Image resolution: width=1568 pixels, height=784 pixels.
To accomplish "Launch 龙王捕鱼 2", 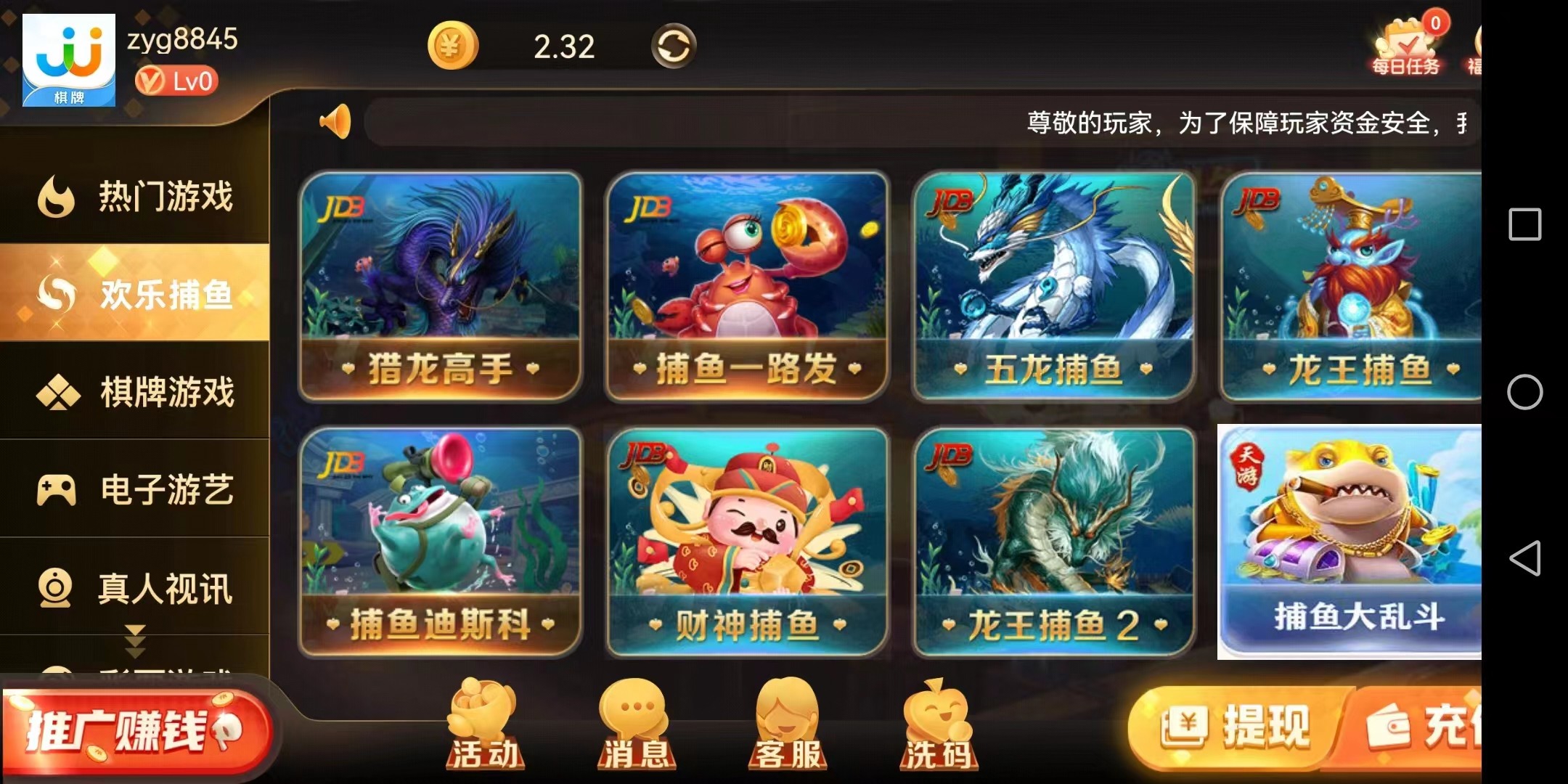I will pos(1054,542).
